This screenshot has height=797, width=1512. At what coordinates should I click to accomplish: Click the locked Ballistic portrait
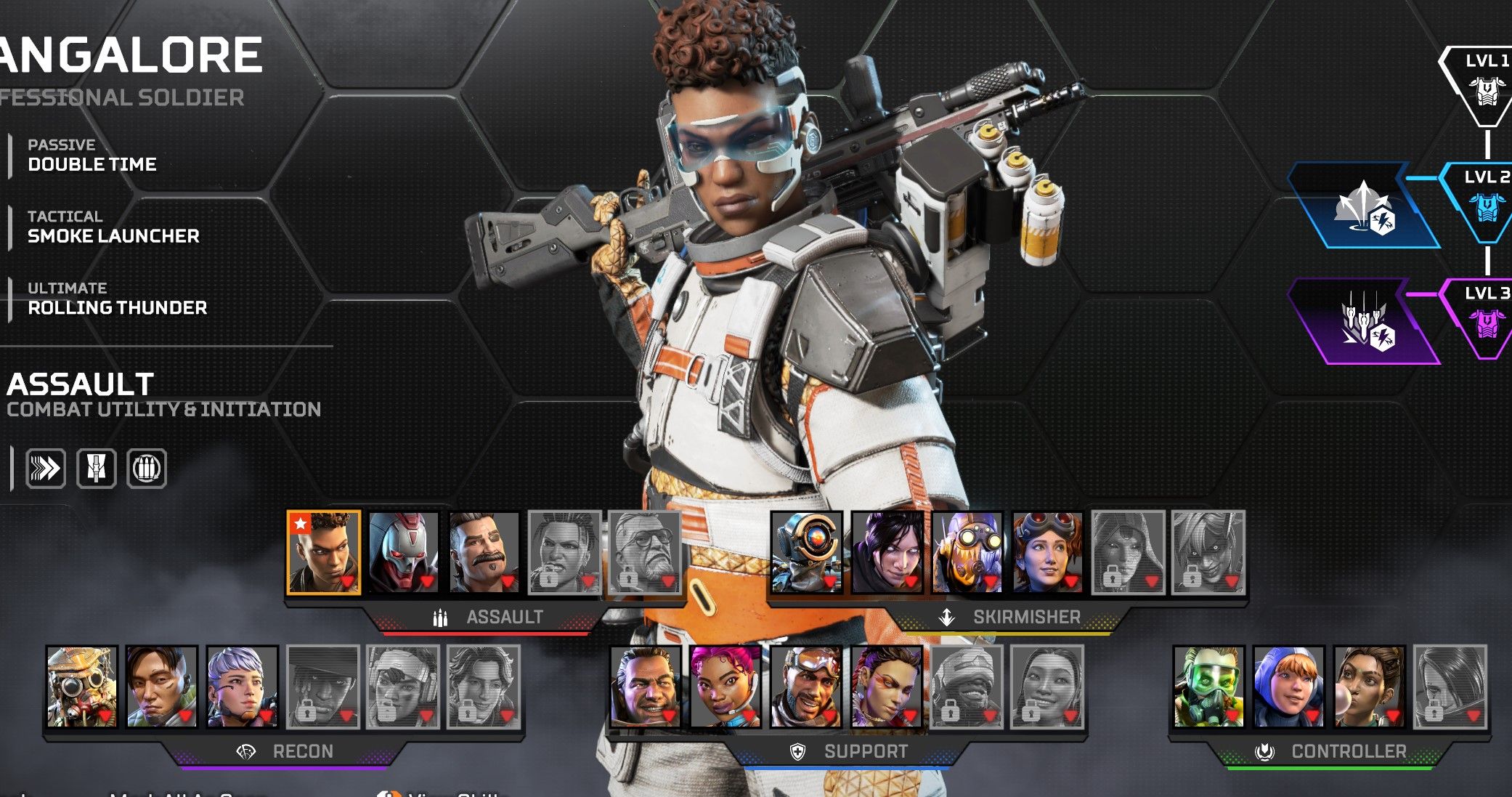coord(645,553)
